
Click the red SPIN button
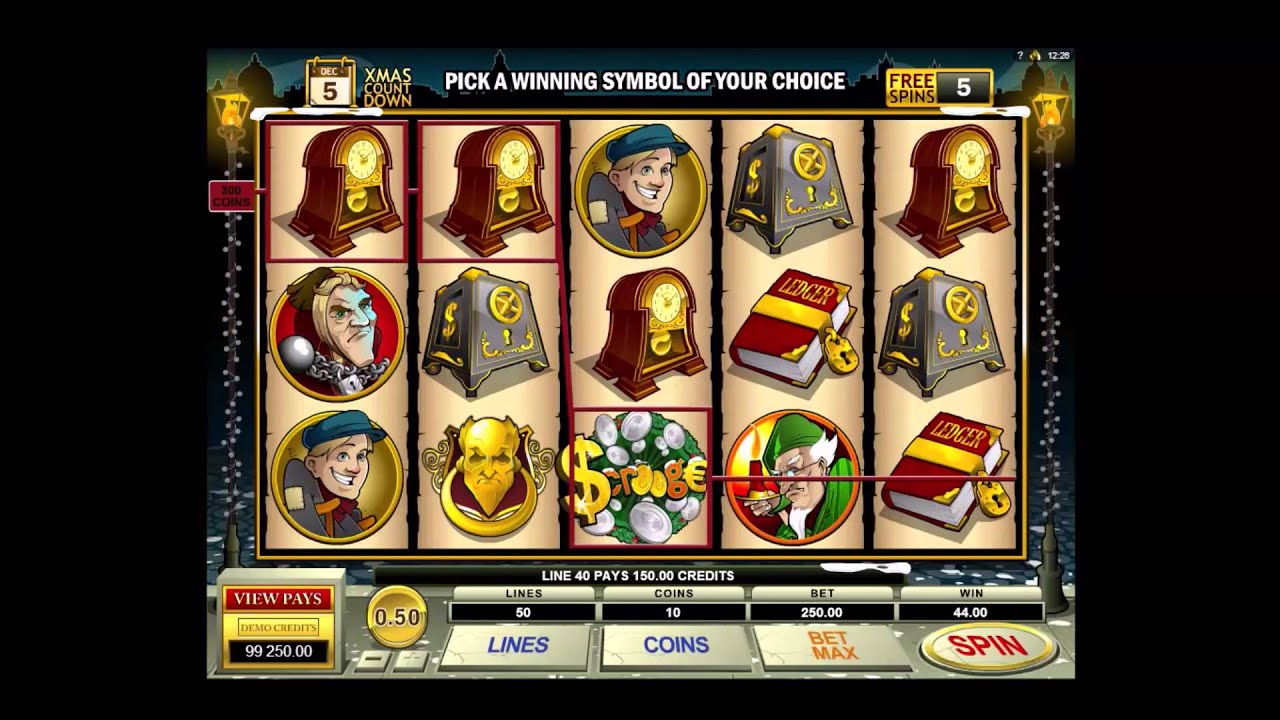coord(987,647)
